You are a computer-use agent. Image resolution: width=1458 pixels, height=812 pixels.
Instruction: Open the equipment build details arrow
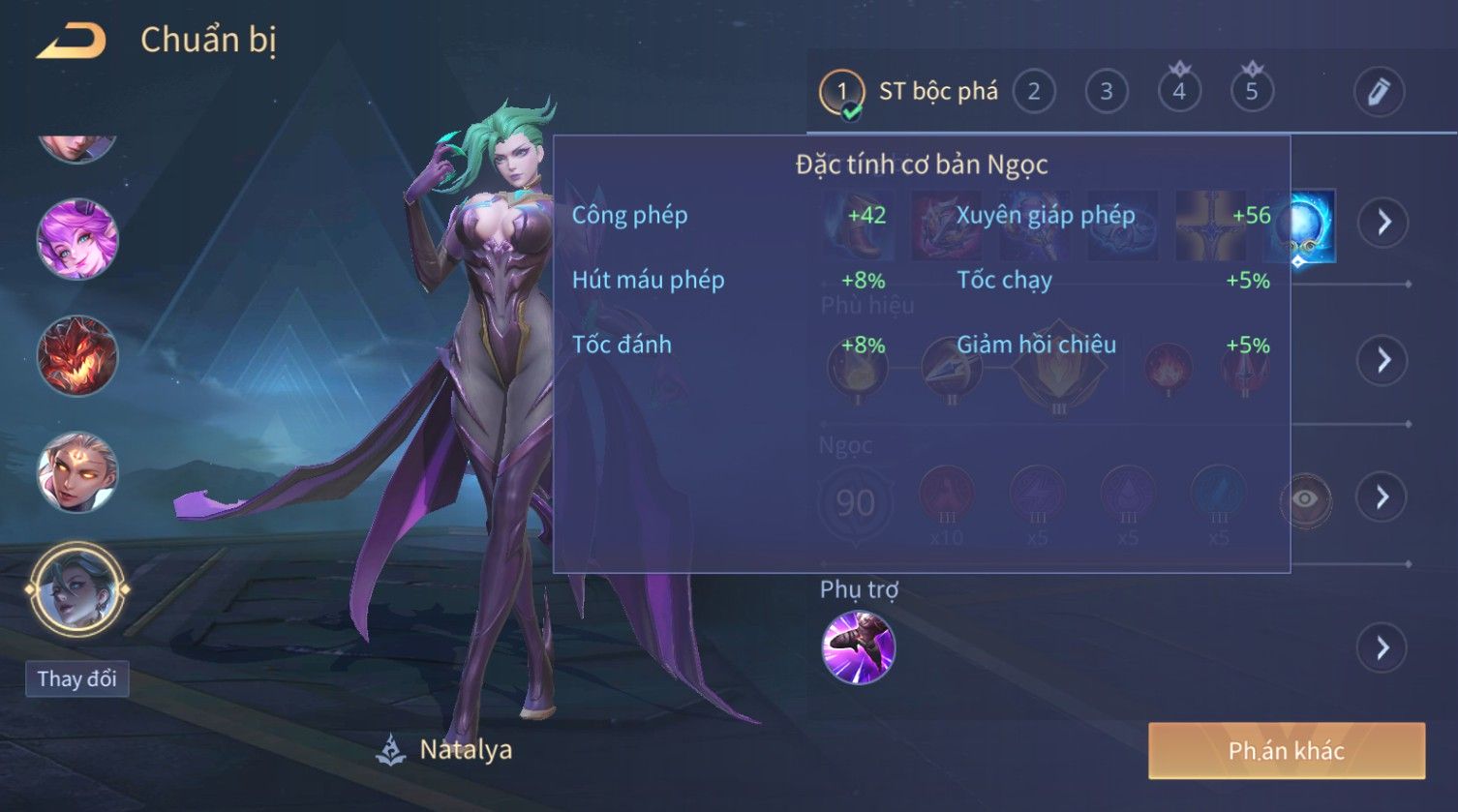[x=1382, y=223]
